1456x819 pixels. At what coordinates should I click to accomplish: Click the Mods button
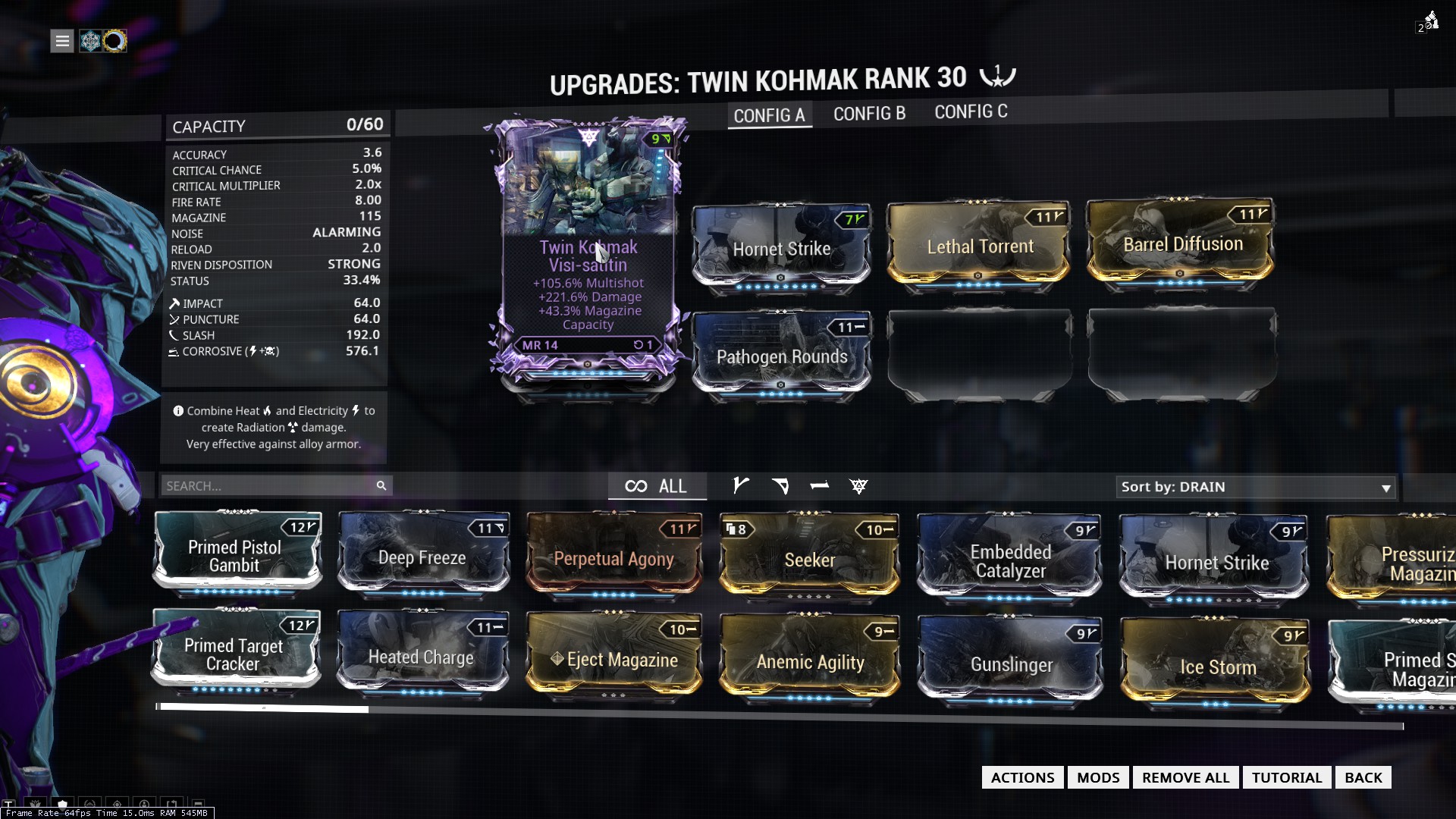(x=1098, y=777)
